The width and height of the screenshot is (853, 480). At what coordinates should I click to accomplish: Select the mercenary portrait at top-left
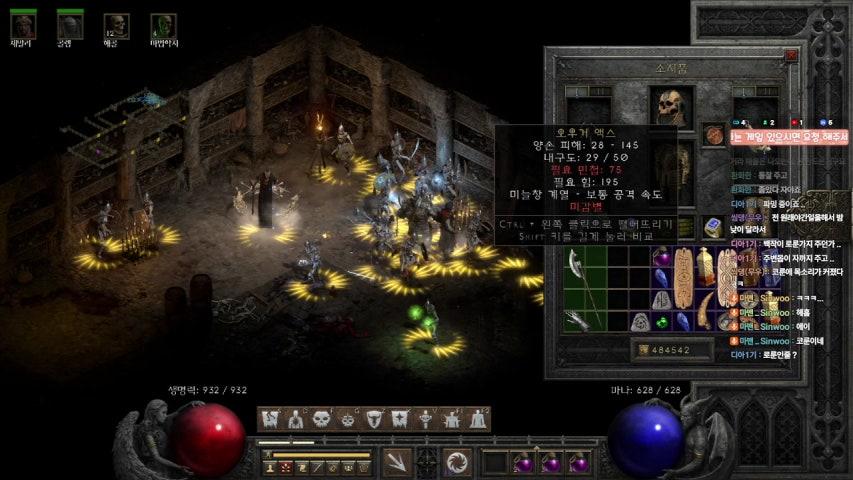pyautogui.click(x=23, y=25)
